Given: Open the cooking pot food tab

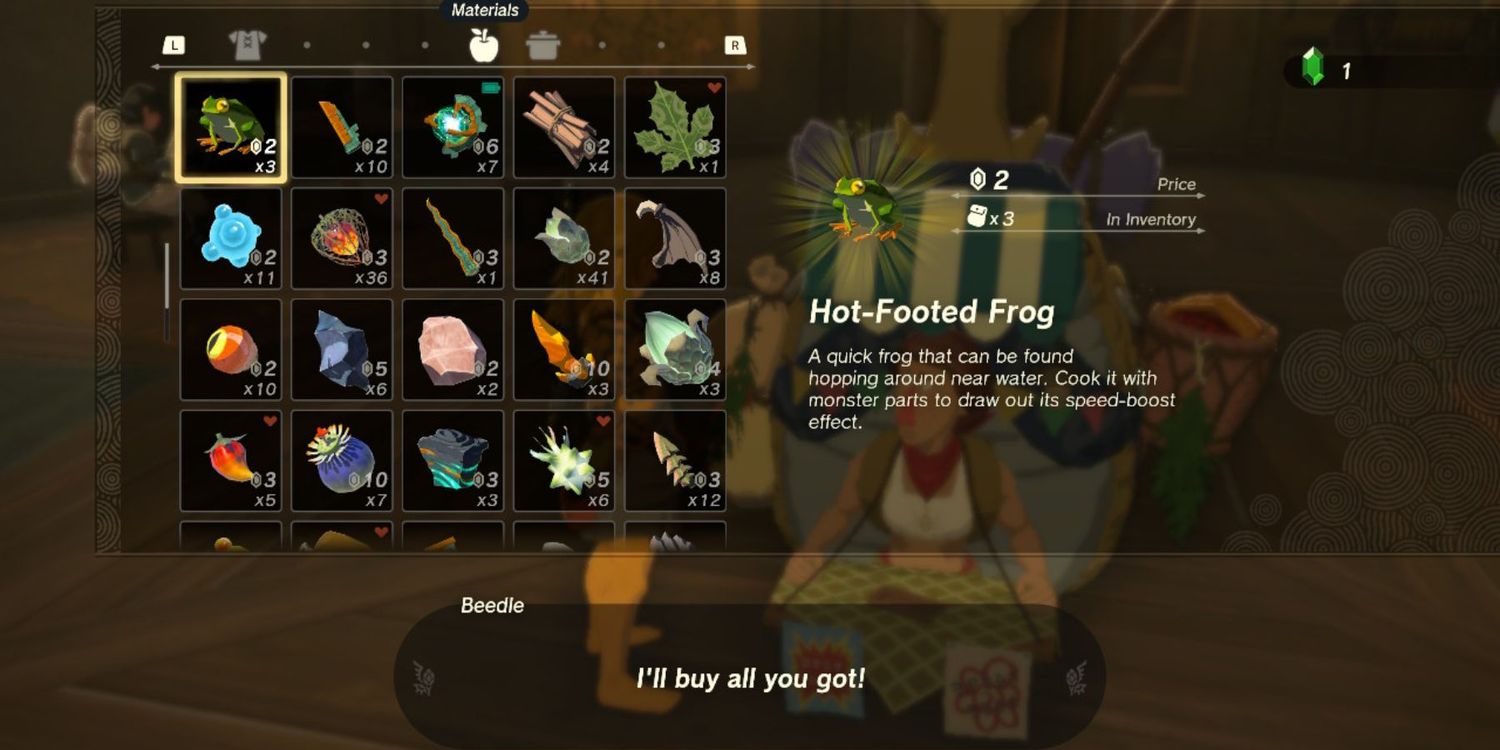Looking at the screenshot, I should pyautogui.click(x=543, y=45).
